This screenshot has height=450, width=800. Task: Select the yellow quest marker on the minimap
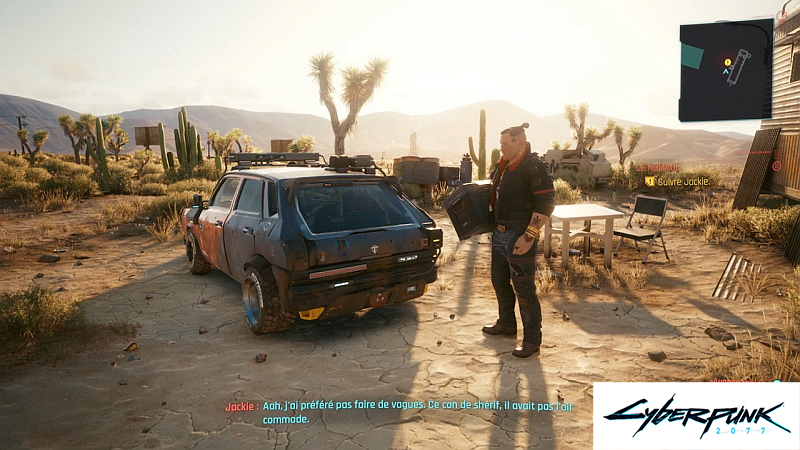pos(727,62)
